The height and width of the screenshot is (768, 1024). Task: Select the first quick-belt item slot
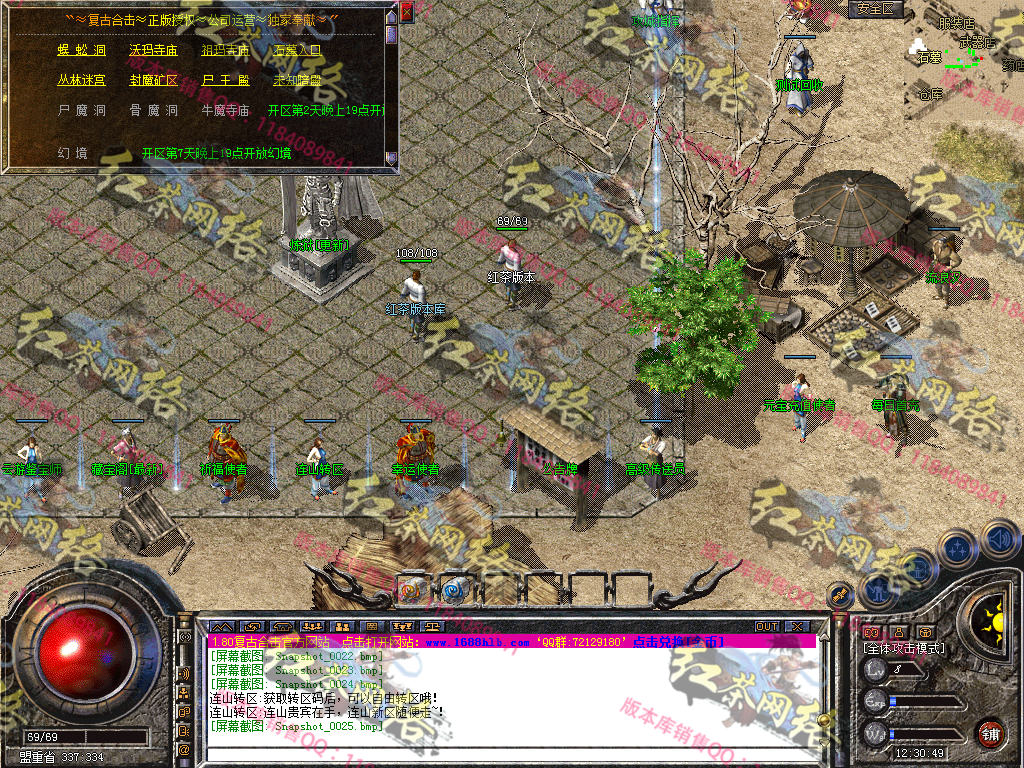412,589
